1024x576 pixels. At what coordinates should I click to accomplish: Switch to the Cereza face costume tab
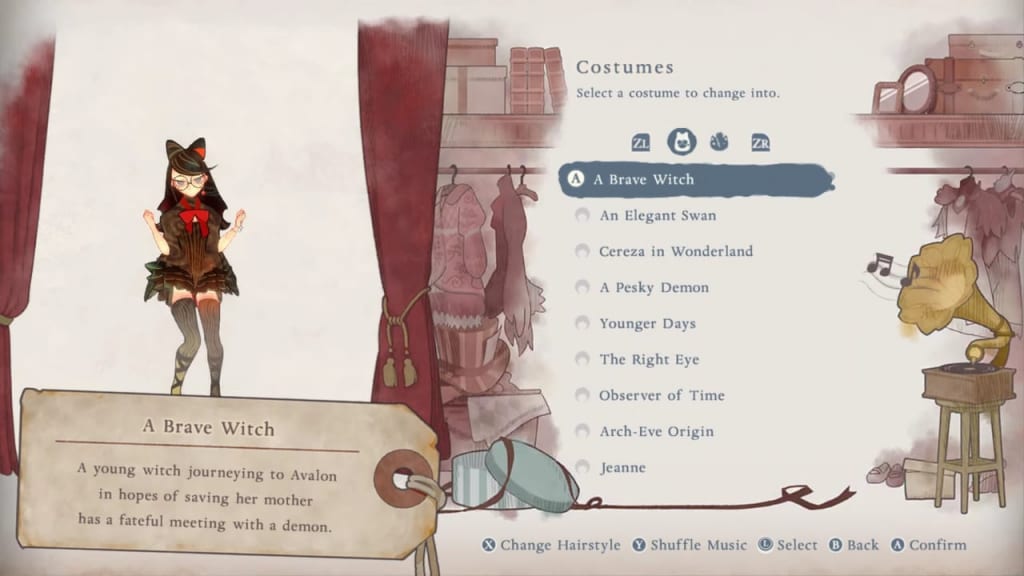(682, 142)
